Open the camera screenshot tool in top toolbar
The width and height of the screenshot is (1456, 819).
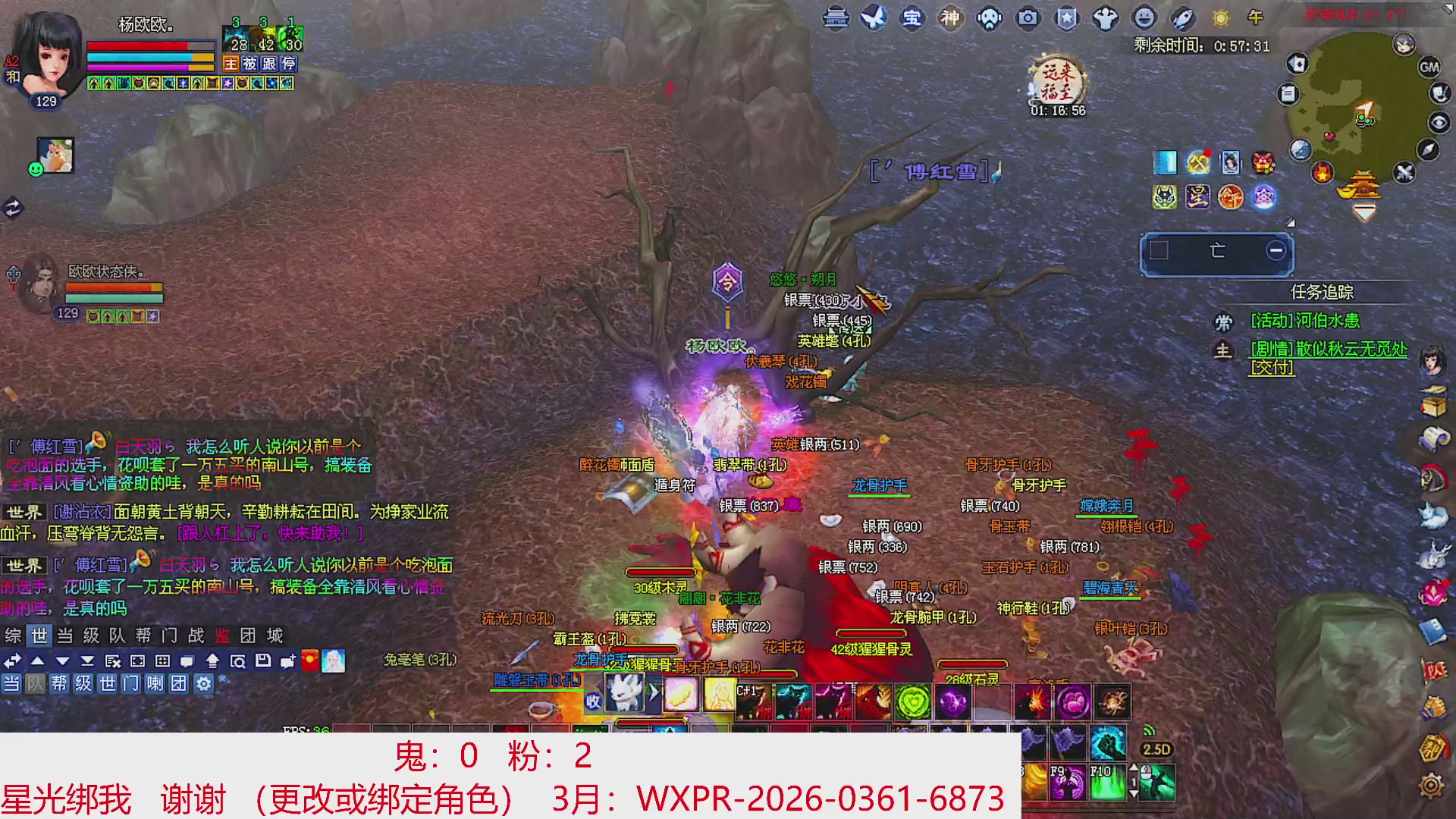click(x=1028, y=19)
